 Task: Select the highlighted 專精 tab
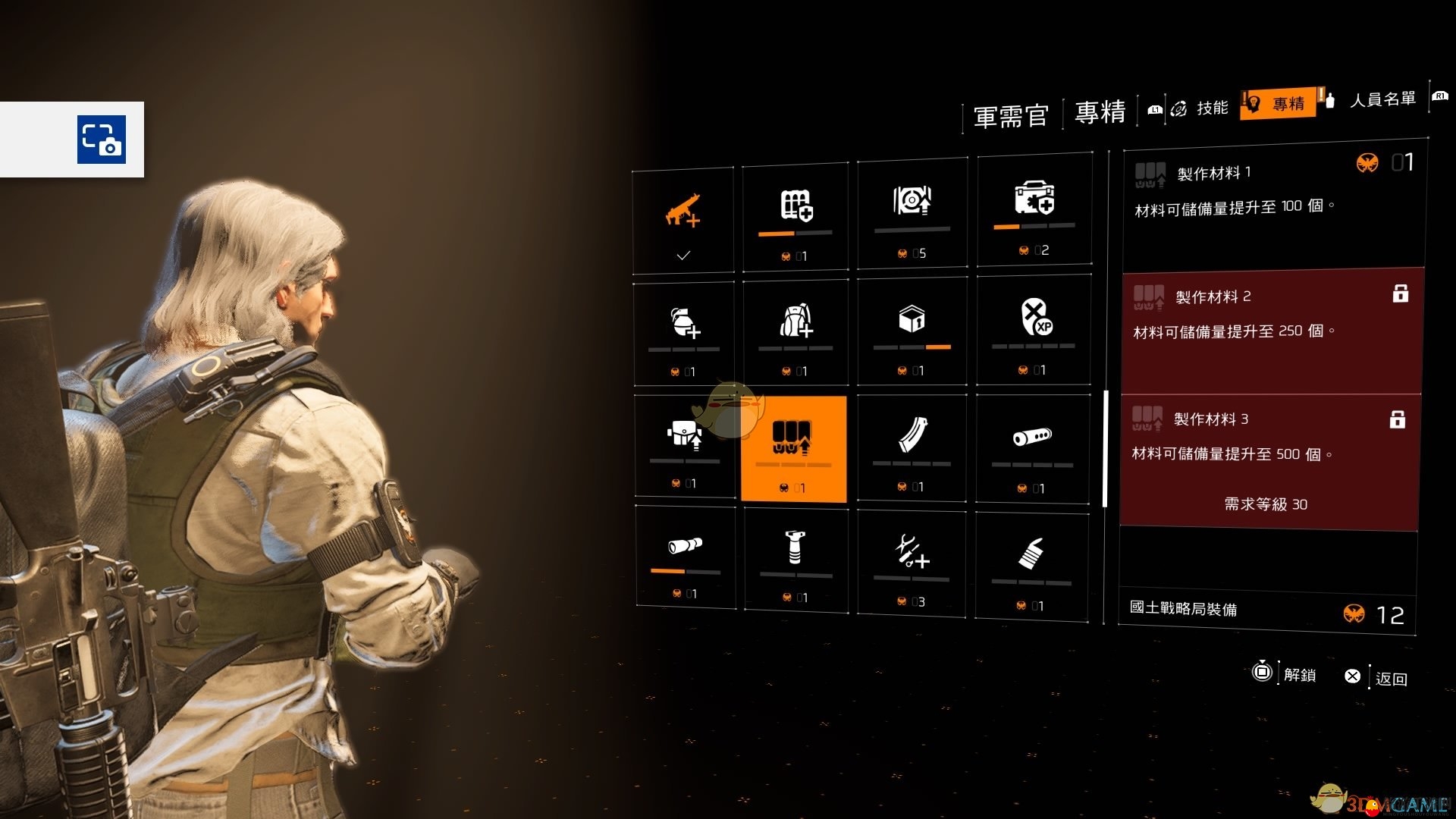coord(1282,104)
